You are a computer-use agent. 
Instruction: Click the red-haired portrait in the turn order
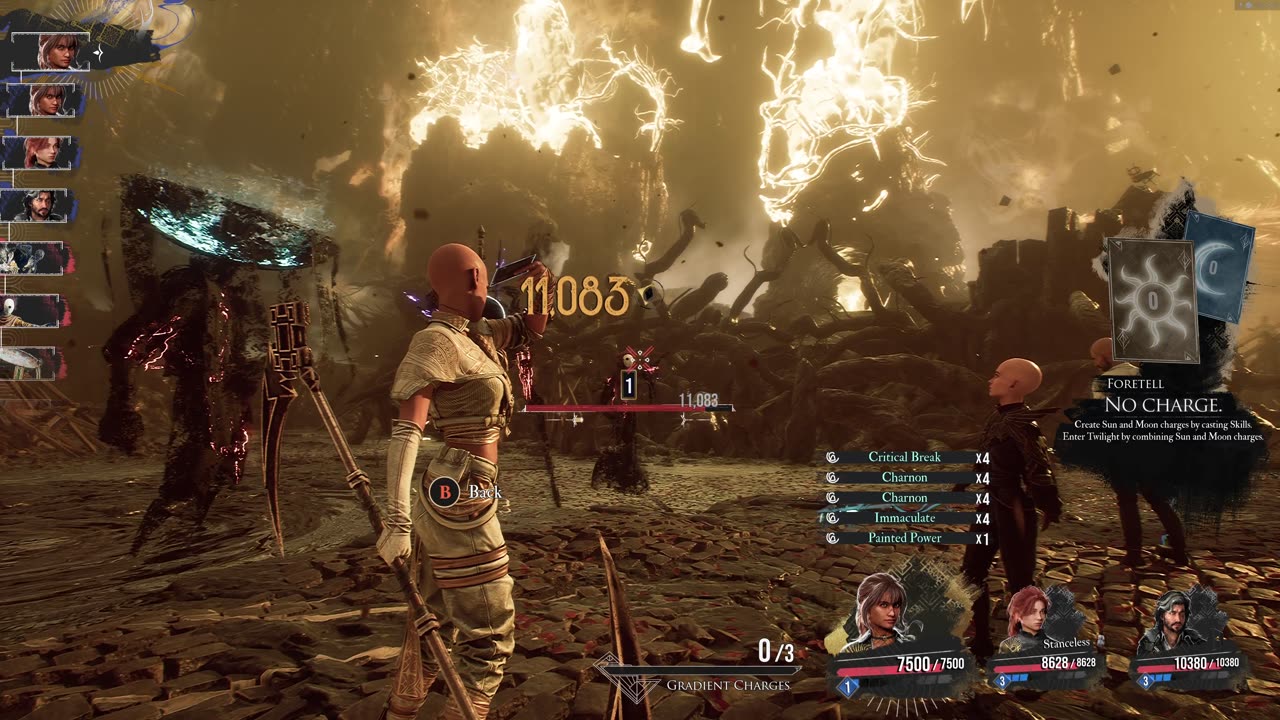coord(40,152)
